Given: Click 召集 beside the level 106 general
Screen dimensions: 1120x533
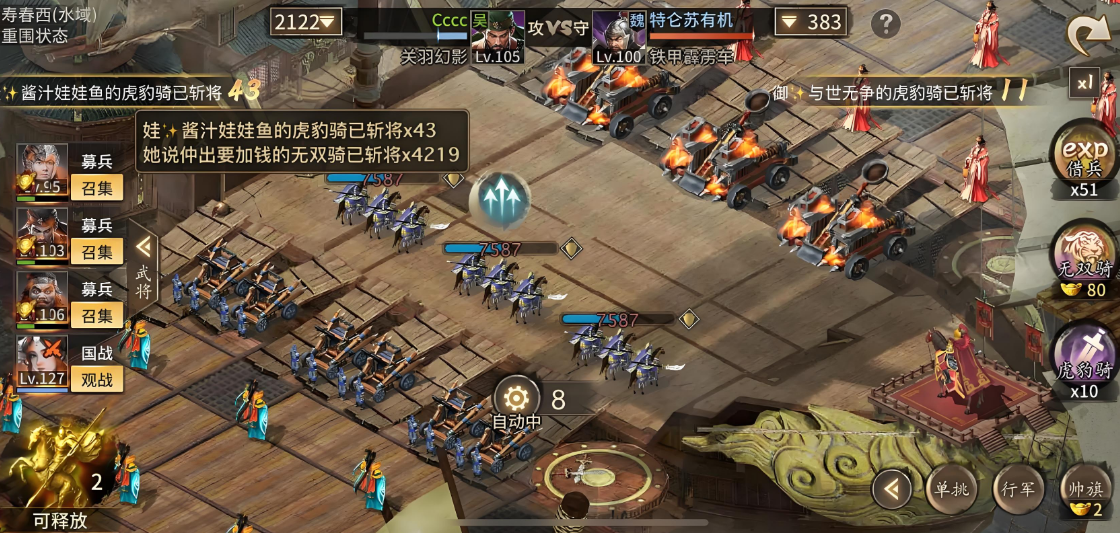Looking at the screenshot, I should pos(97,315).
